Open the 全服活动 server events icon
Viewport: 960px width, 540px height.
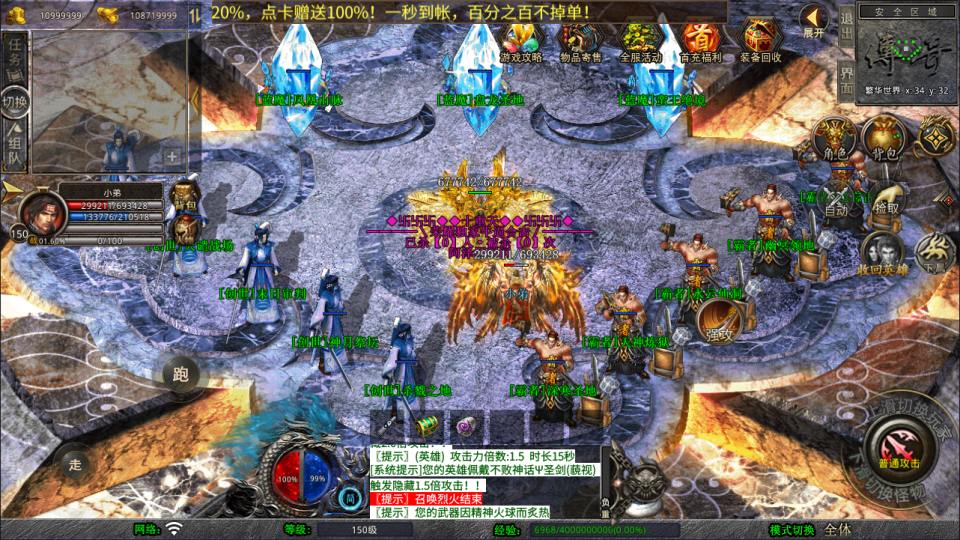pyautogui.click(x=641, y=42)
